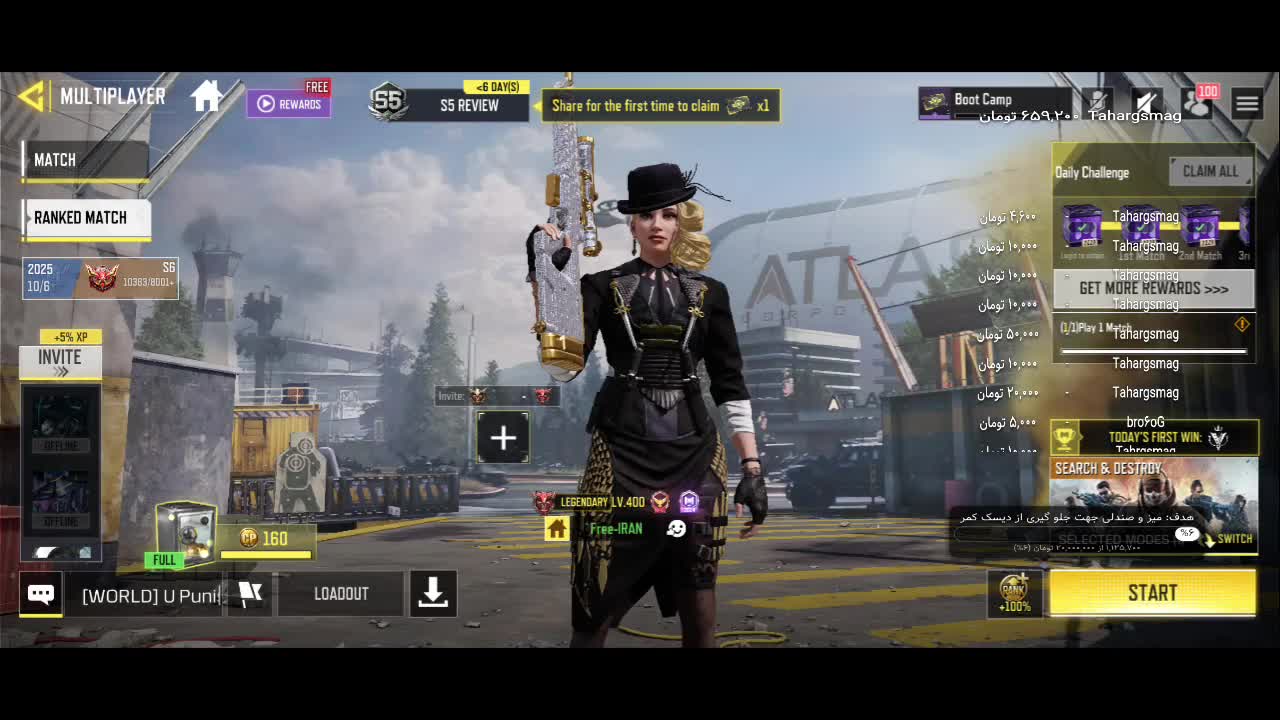Open the full crate with 160 credits
Image resolution: width=1280 pixels, height=720 pixels.
pos(187,532)
